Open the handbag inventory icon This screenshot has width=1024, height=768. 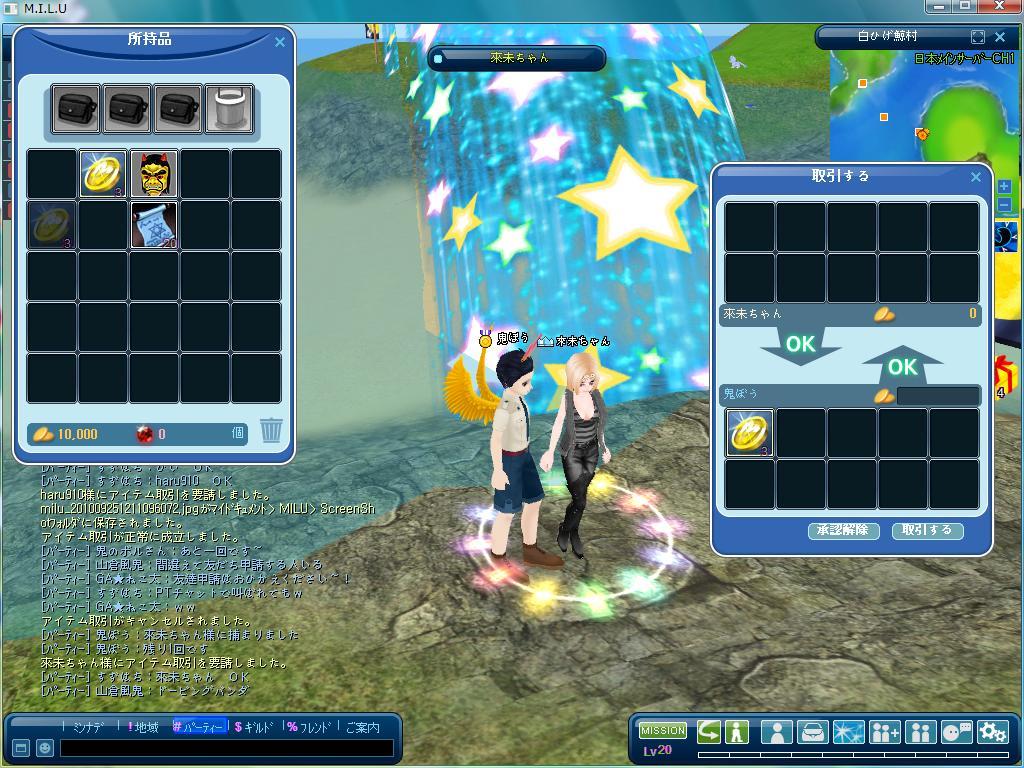tap(812, 732)
